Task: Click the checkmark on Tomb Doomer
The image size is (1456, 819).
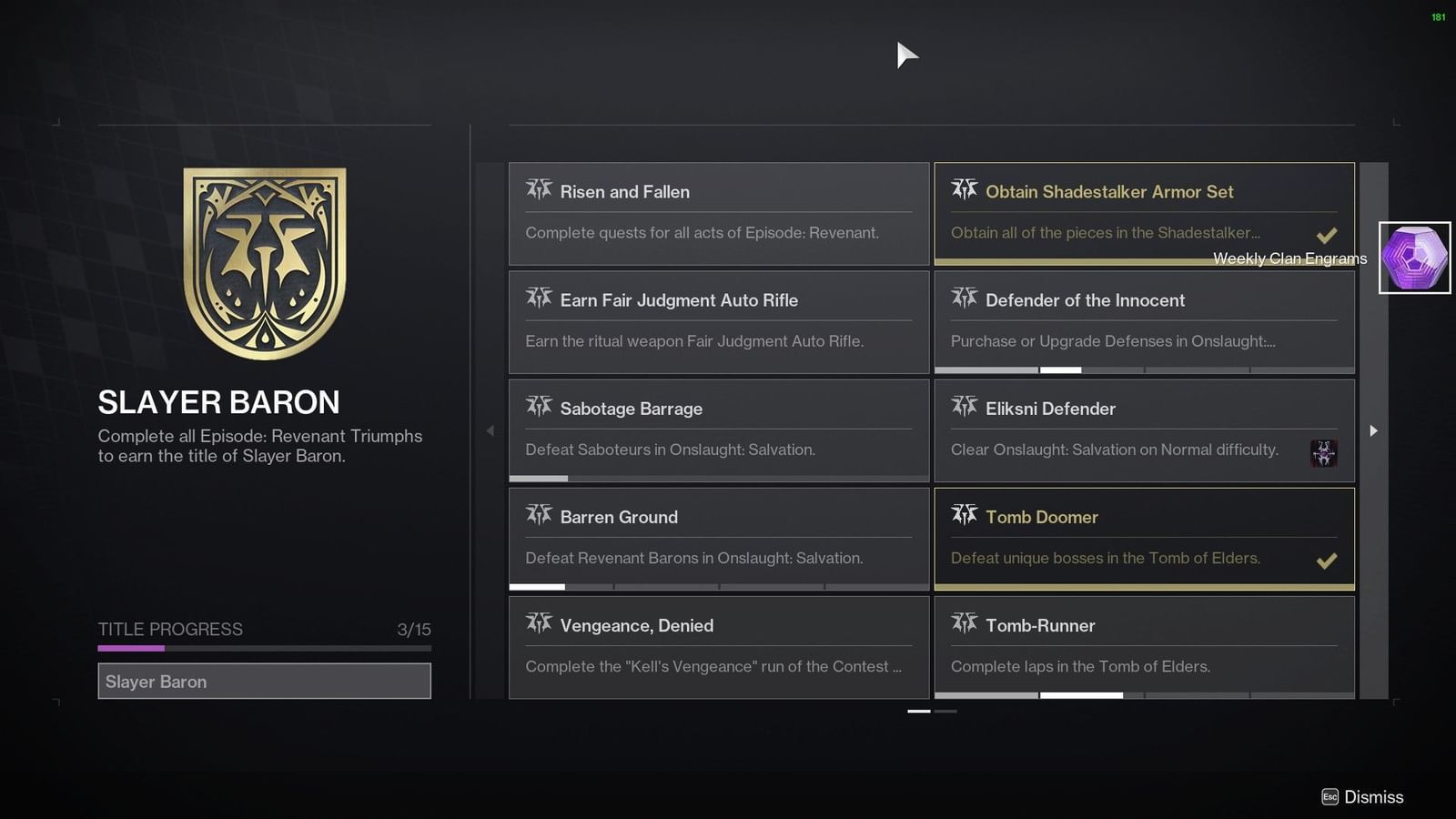Action: [x=1327, y=561]
